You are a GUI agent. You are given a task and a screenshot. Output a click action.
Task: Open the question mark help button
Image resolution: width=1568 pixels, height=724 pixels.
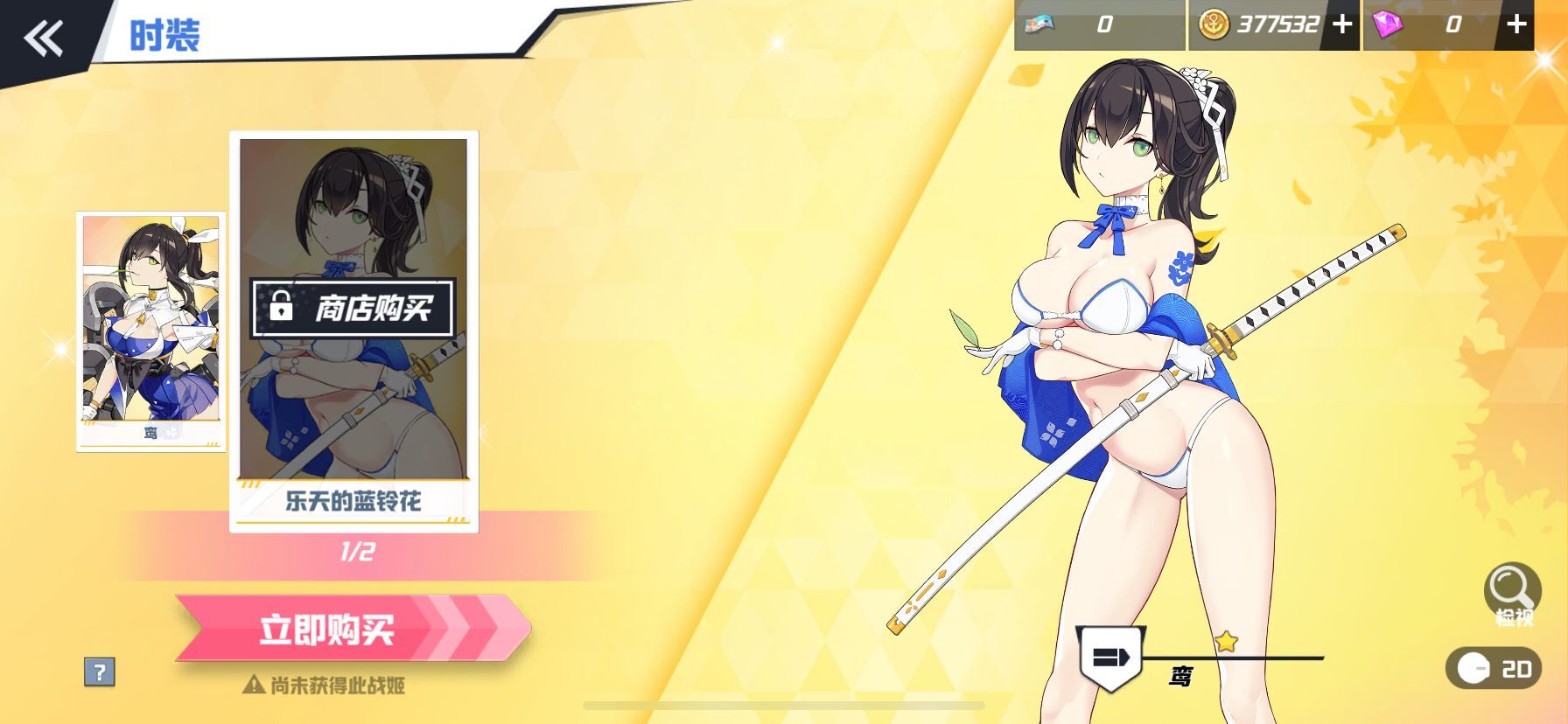pos(100,672)
